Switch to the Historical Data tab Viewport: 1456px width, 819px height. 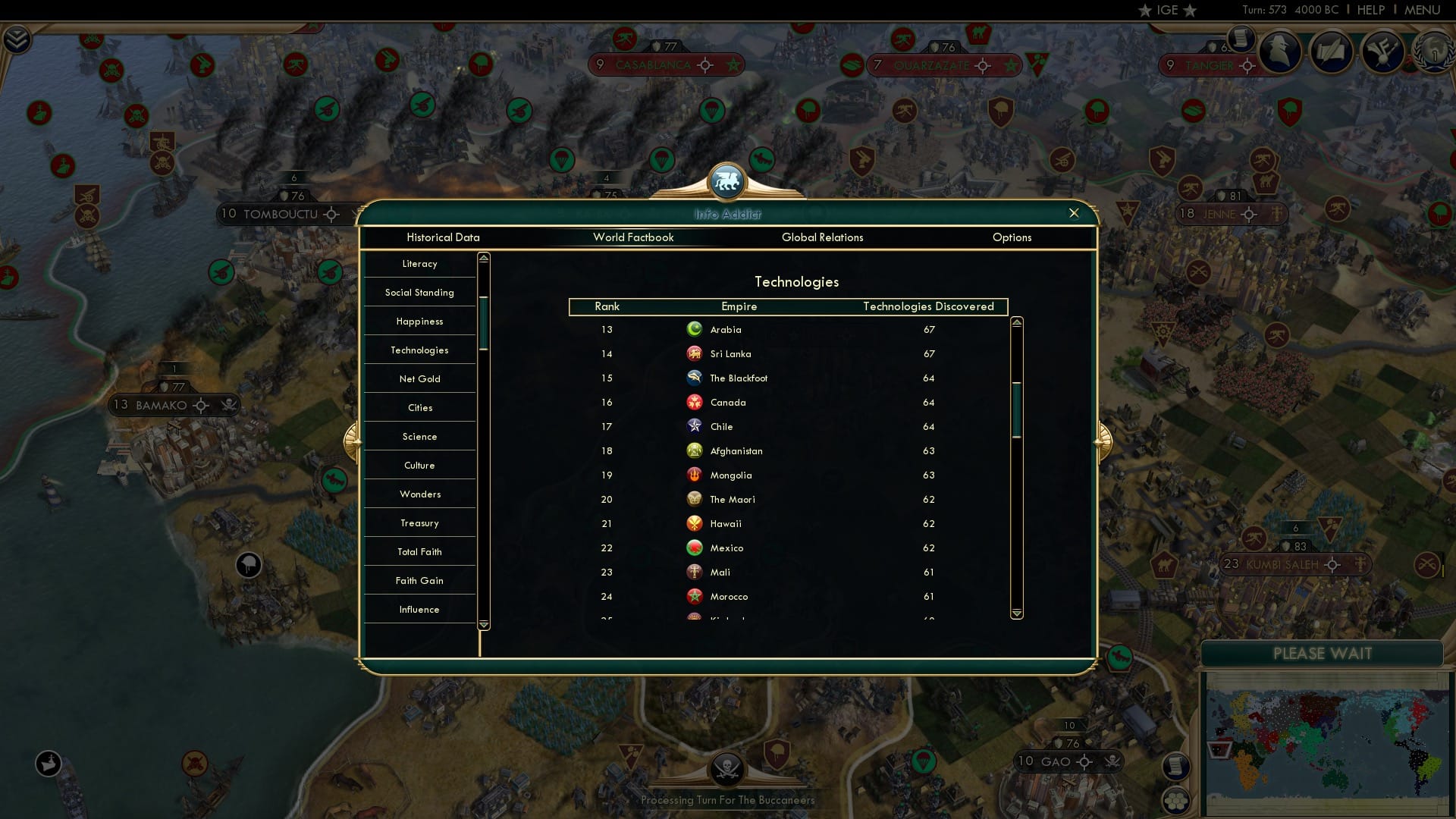444,237
